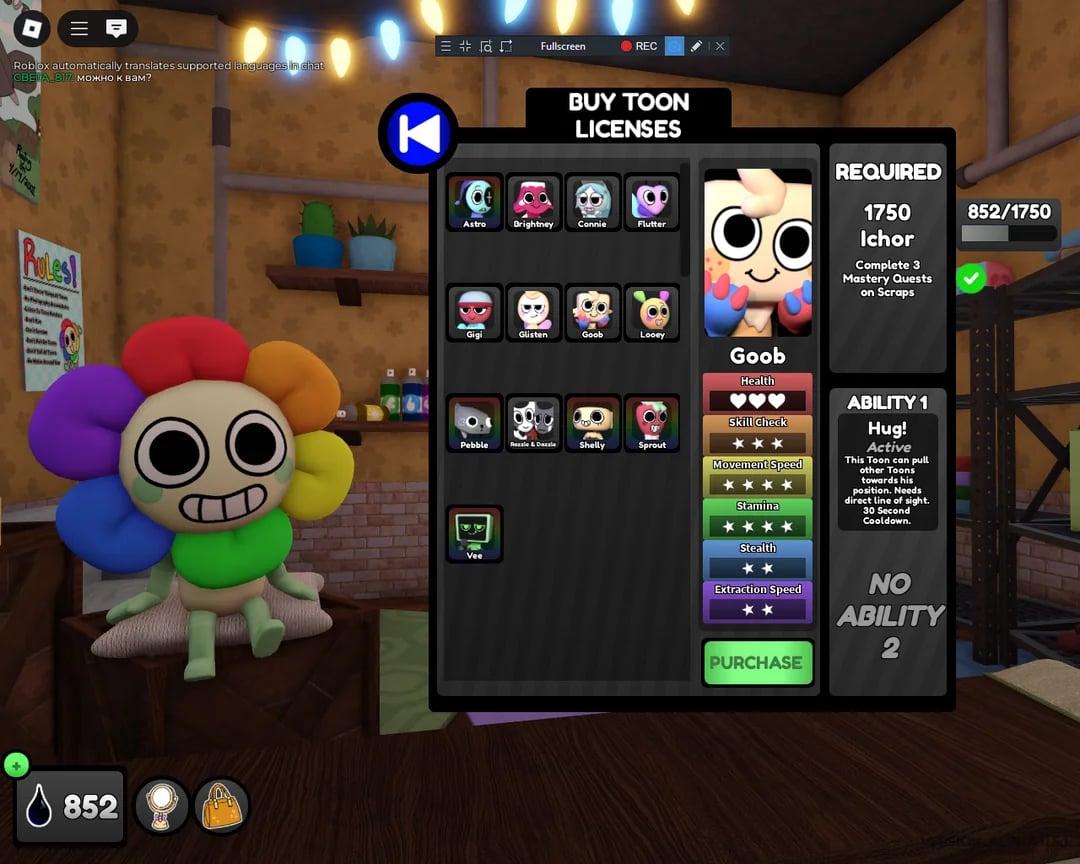Image resolution: width=1080 pixels, height=864 pixels.
Task: Open the orange handbag inventory icon
Action: click(x=221, y=806)
